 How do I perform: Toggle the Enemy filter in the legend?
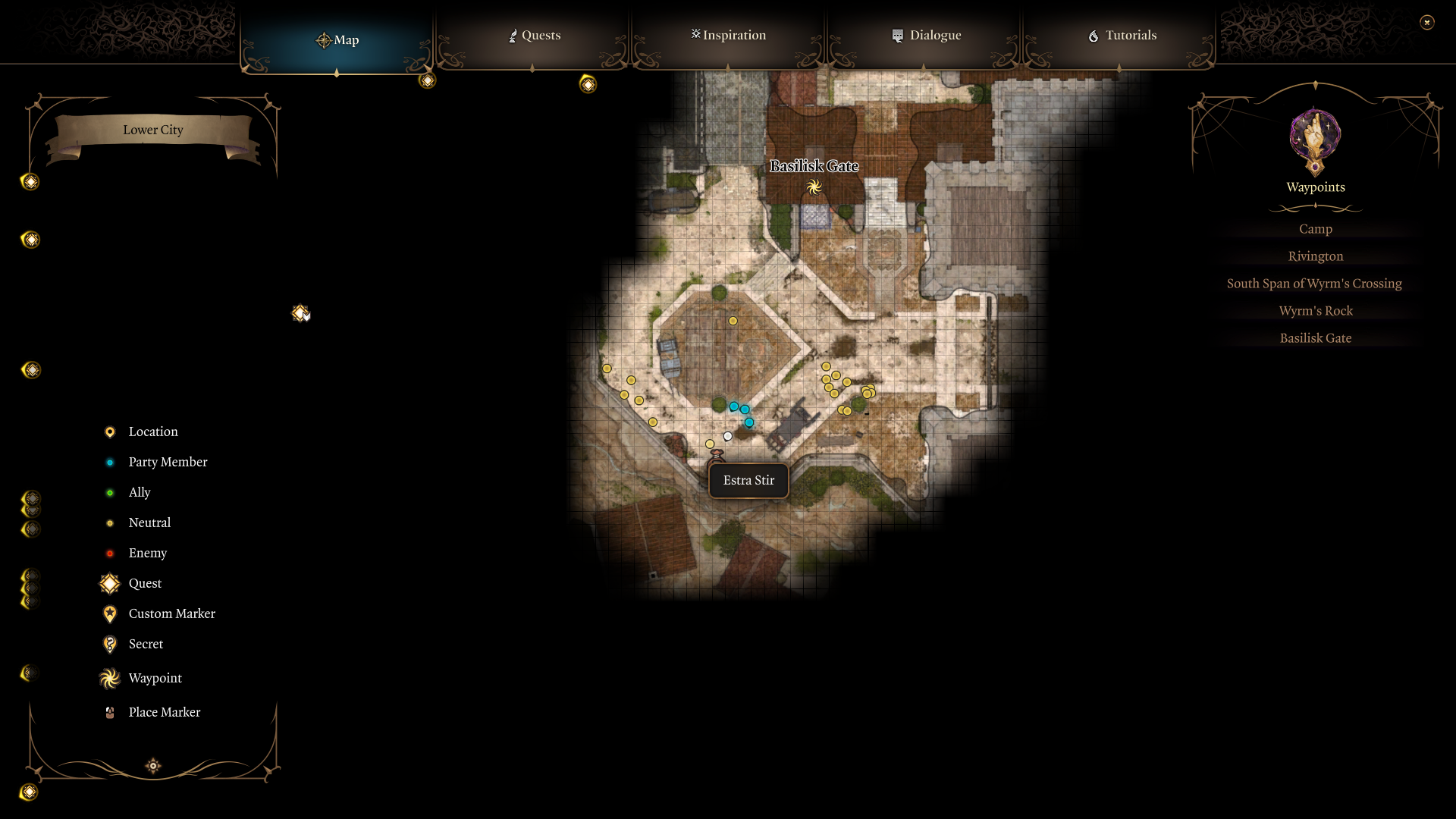pyautogui.click(x=111, y=553)
